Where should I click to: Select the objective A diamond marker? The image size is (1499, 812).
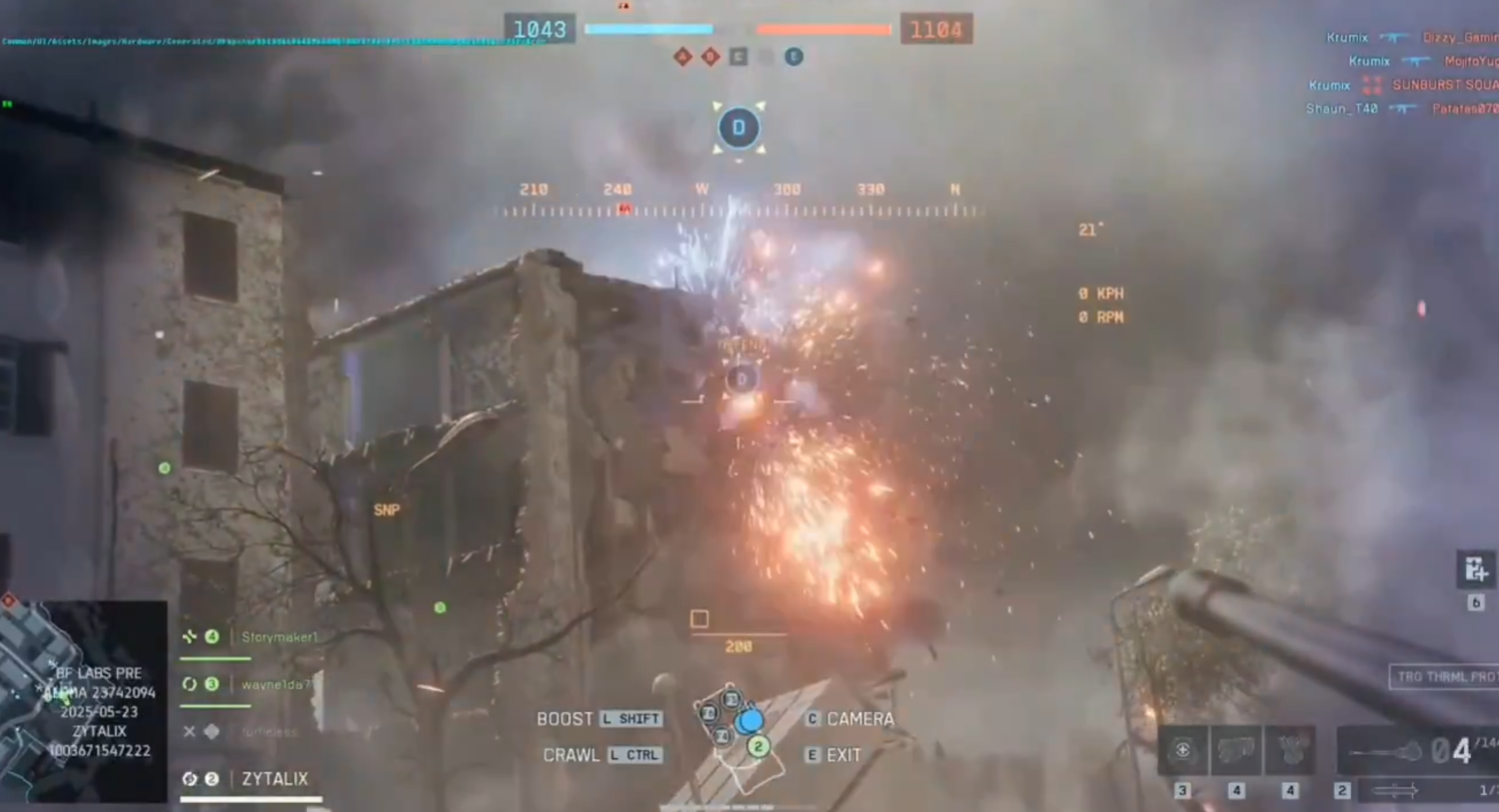click(x=684, y=57)
